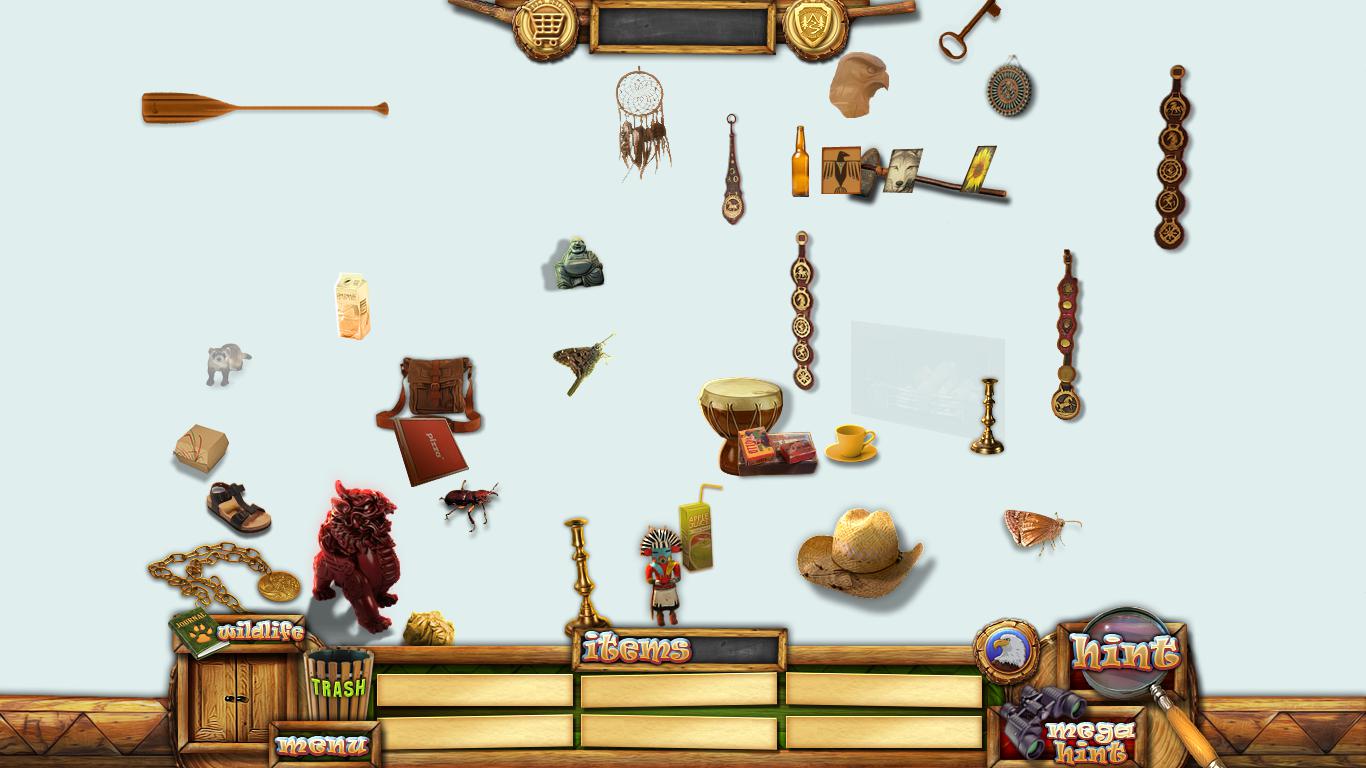Pick up the yellow teacup
The width and height of the screenshot is (1366, 768).
[x=851, y=442]
